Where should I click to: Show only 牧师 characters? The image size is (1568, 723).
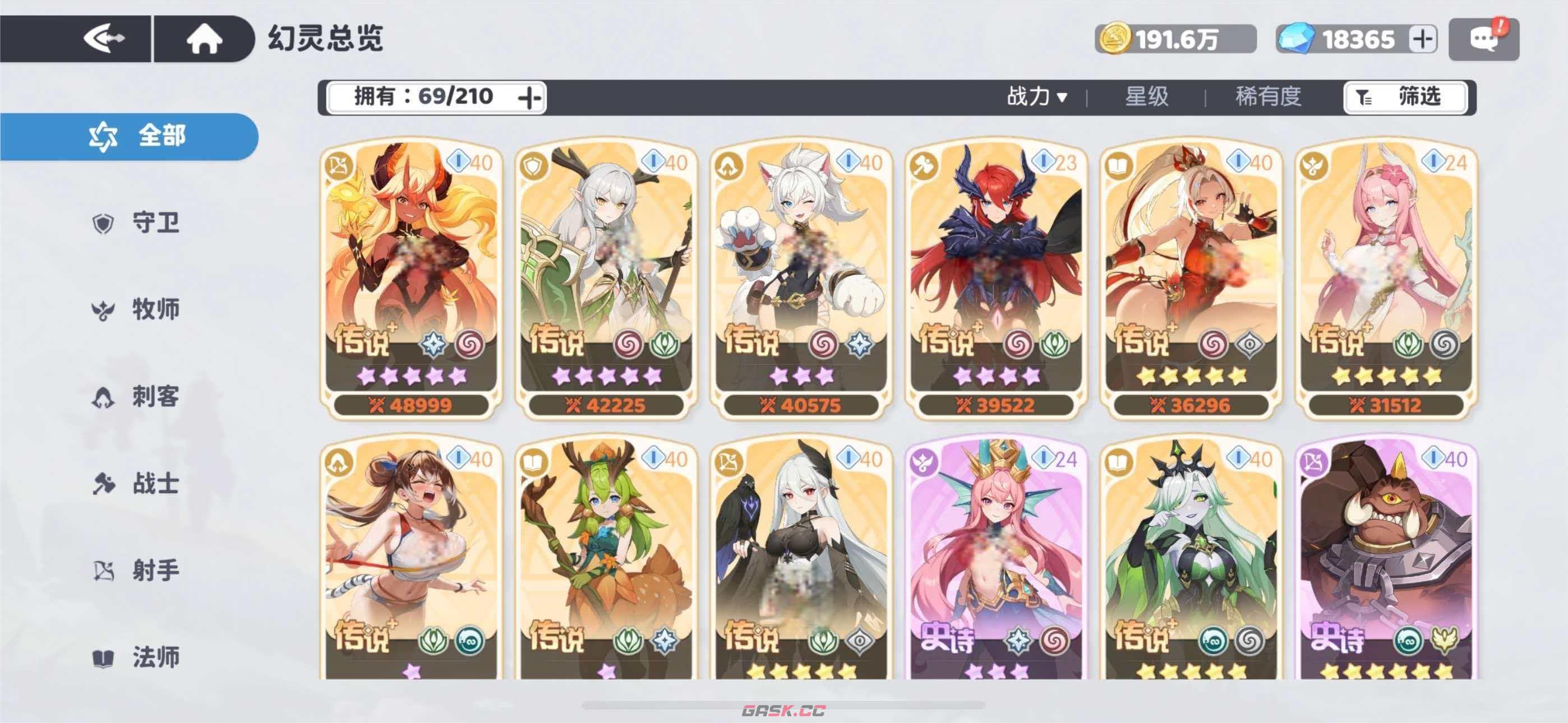pyautogui.click(x=137, y=310)
